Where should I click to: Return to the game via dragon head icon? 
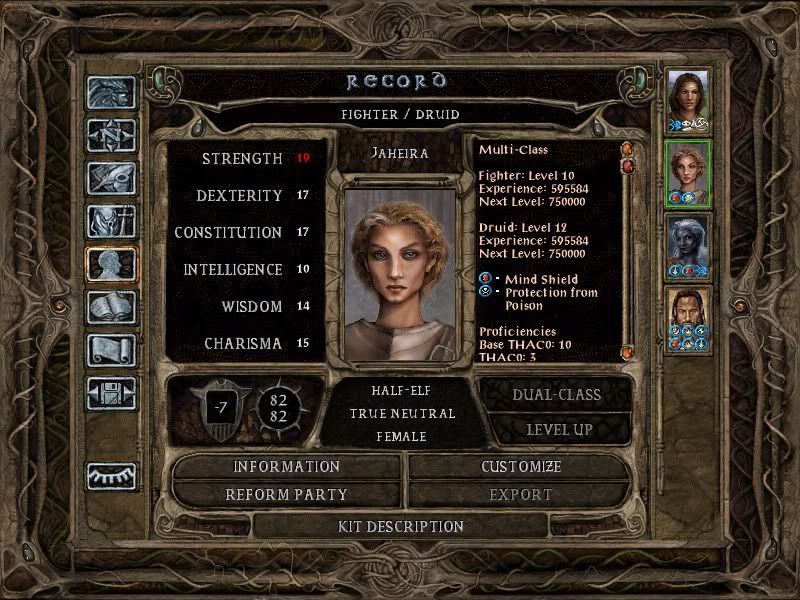pos(111,93)
